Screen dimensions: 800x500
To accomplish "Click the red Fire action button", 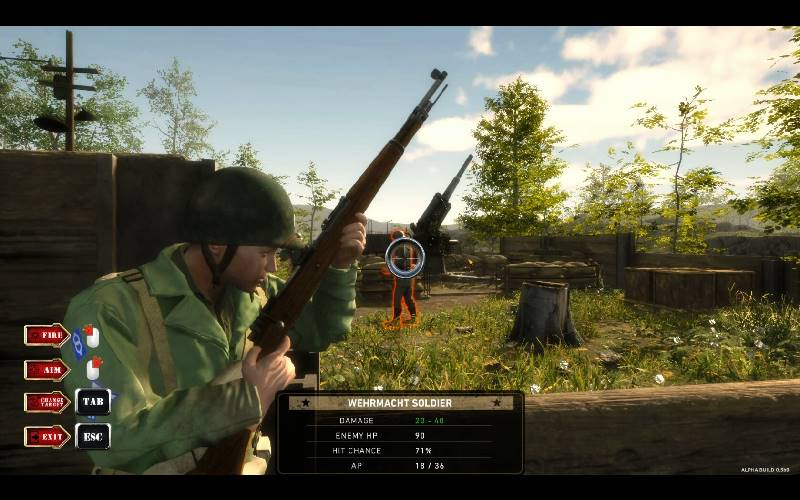I will [47, 335].
